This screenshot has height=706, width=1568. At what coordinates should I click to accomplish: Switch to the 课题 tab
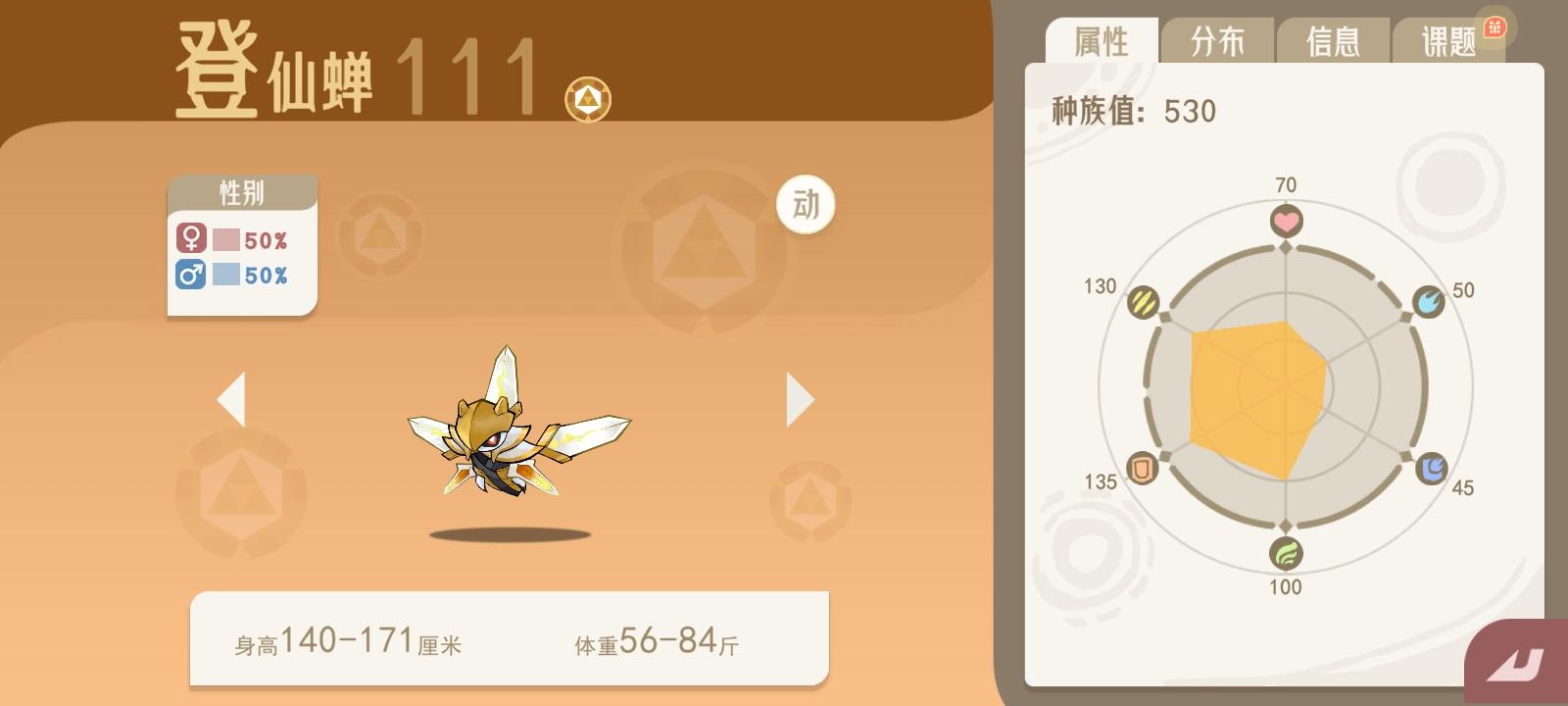click(x=1447, y=41)
